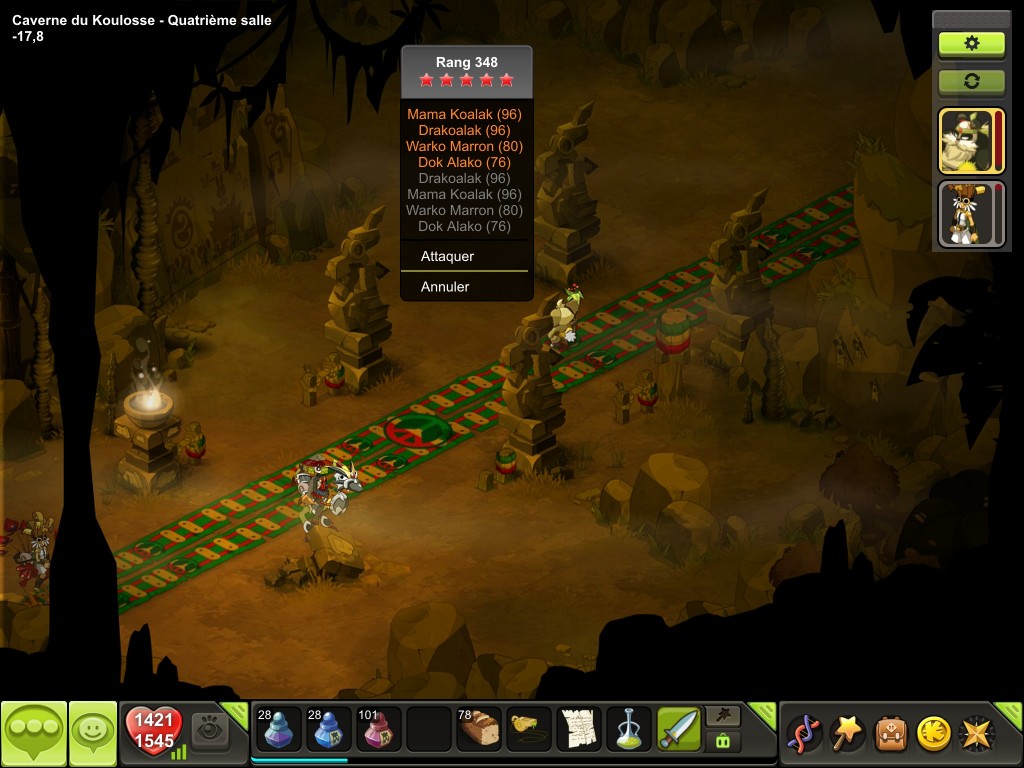The image size is (1024, 768).
Task: Open the magic wand spells icon
Action: pyautogui.click(x=846, y=733)
